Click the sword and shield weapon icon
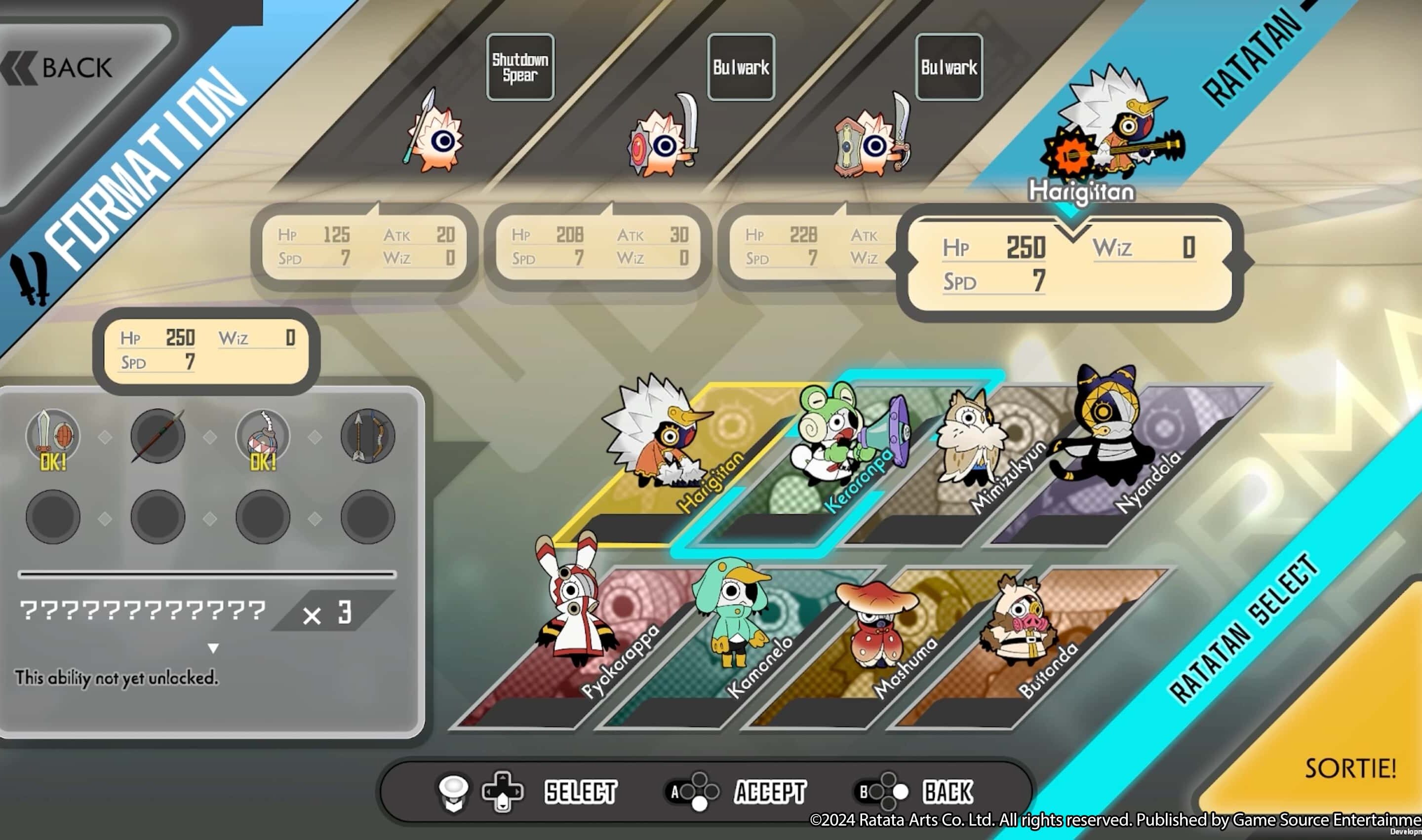 53,436
